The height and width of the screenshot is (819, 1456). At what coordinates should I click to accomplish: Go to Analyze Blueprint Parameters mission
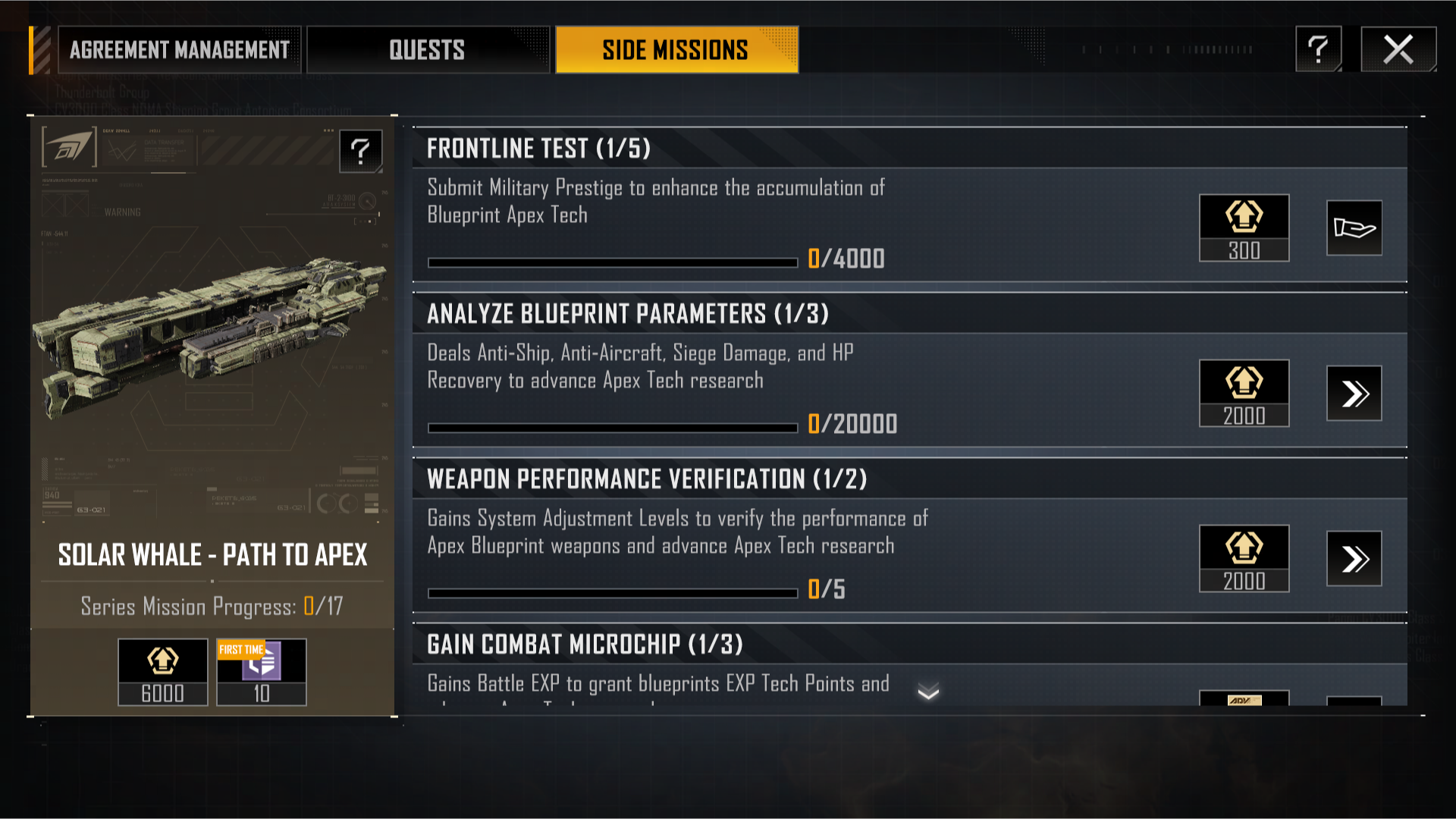tap(1354, 394)
